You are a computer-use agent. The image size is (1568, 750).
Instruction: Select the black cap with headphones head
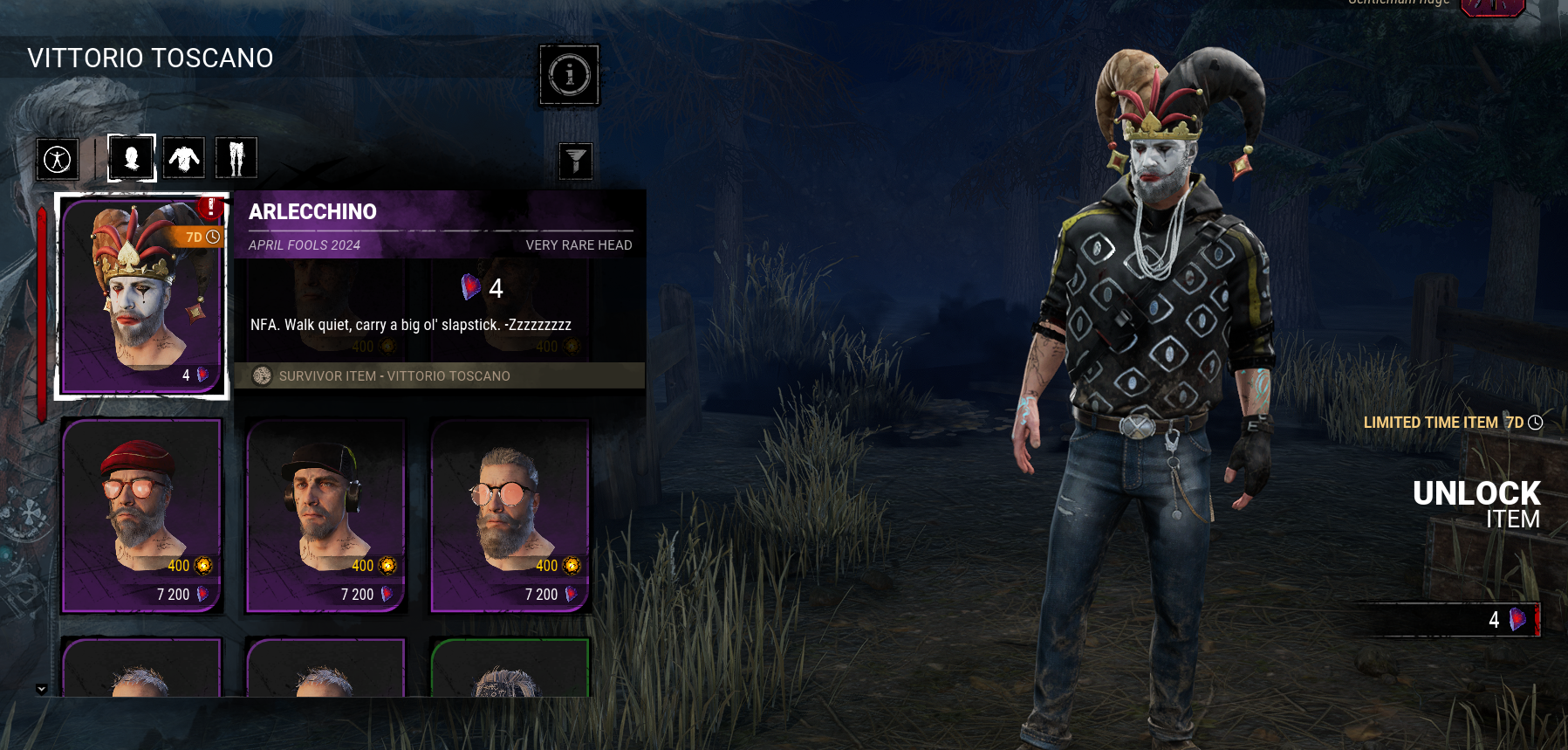(x=325, y=515)
